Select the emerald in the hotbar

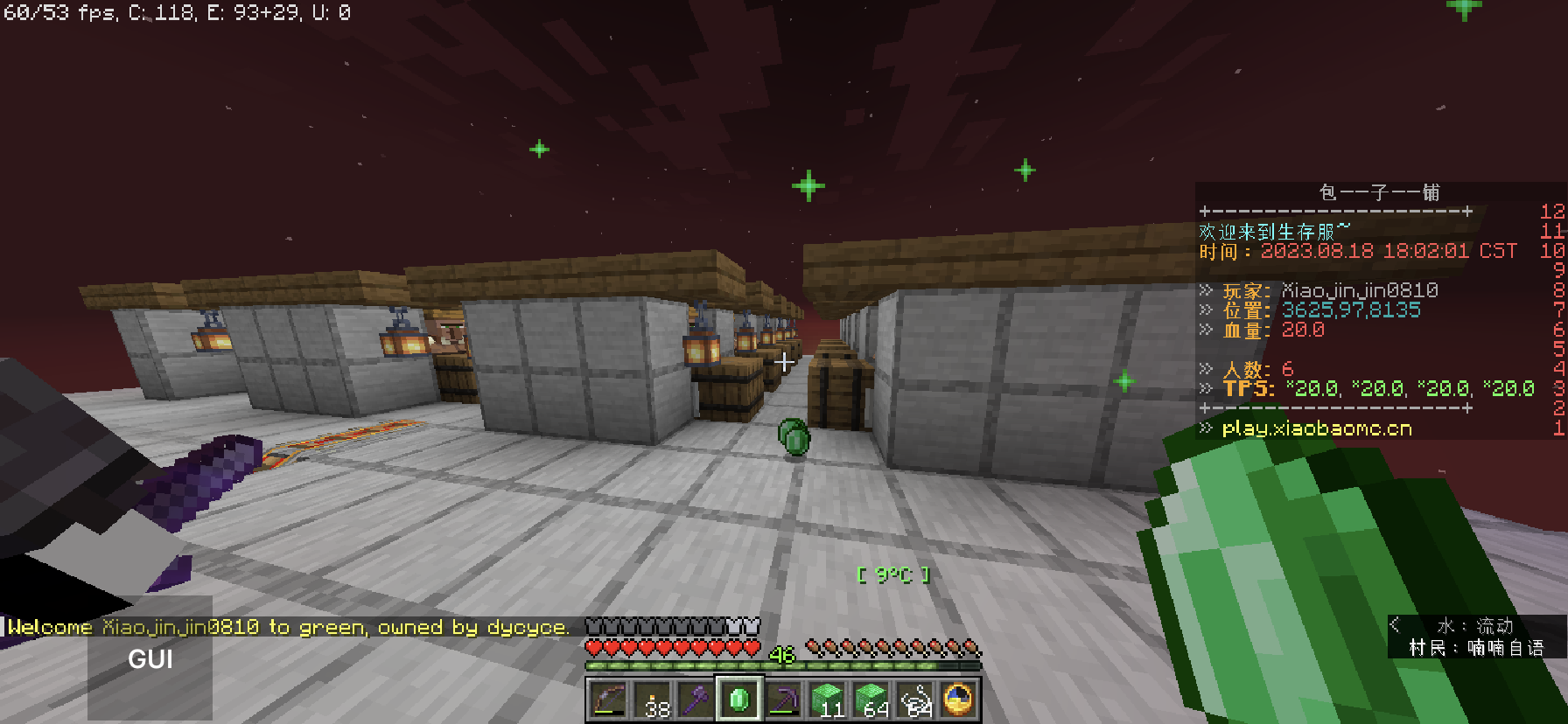(739, 700)
